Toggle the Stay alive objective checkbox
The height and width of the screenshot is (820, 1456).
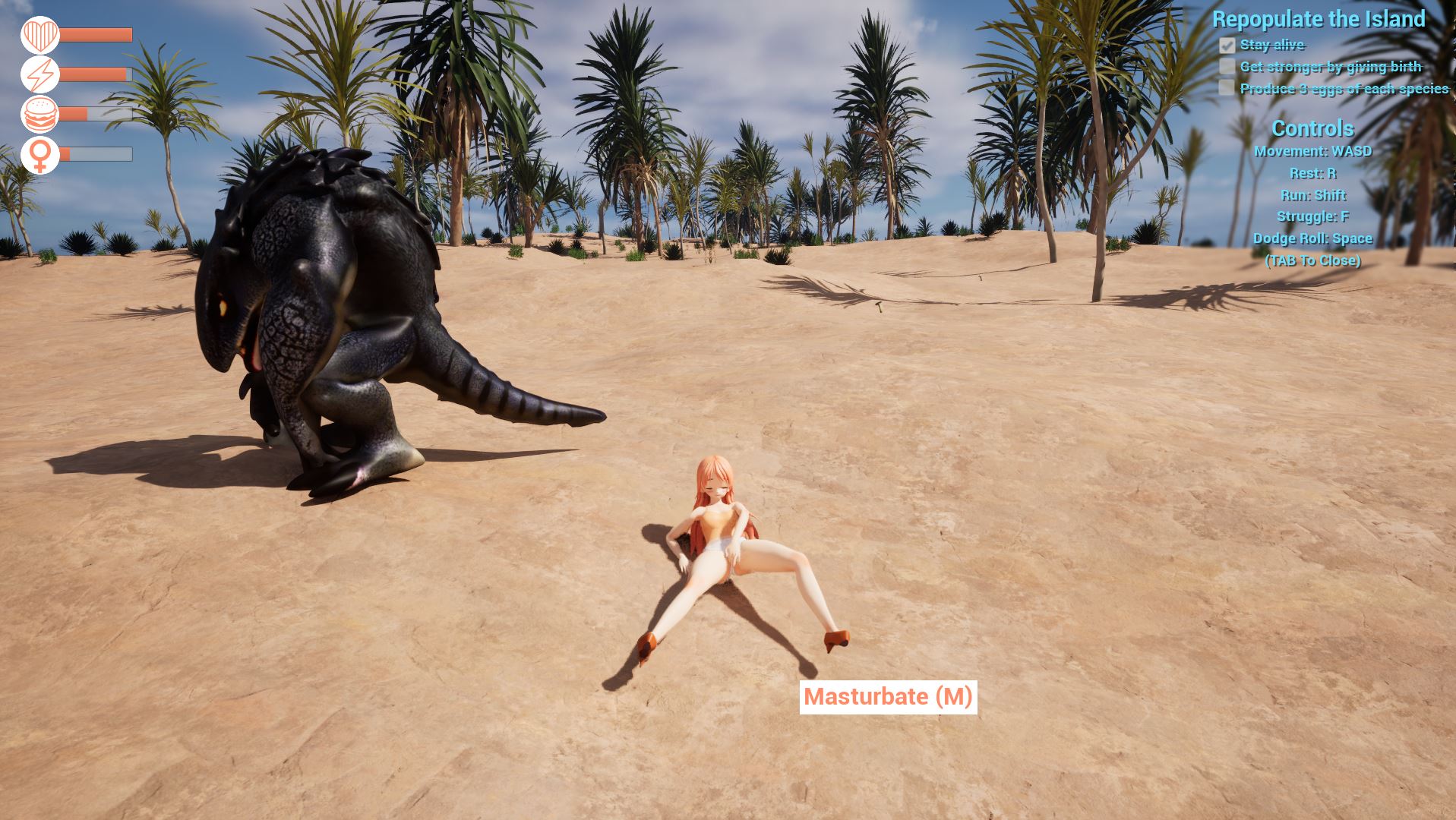pos(1227,46)
